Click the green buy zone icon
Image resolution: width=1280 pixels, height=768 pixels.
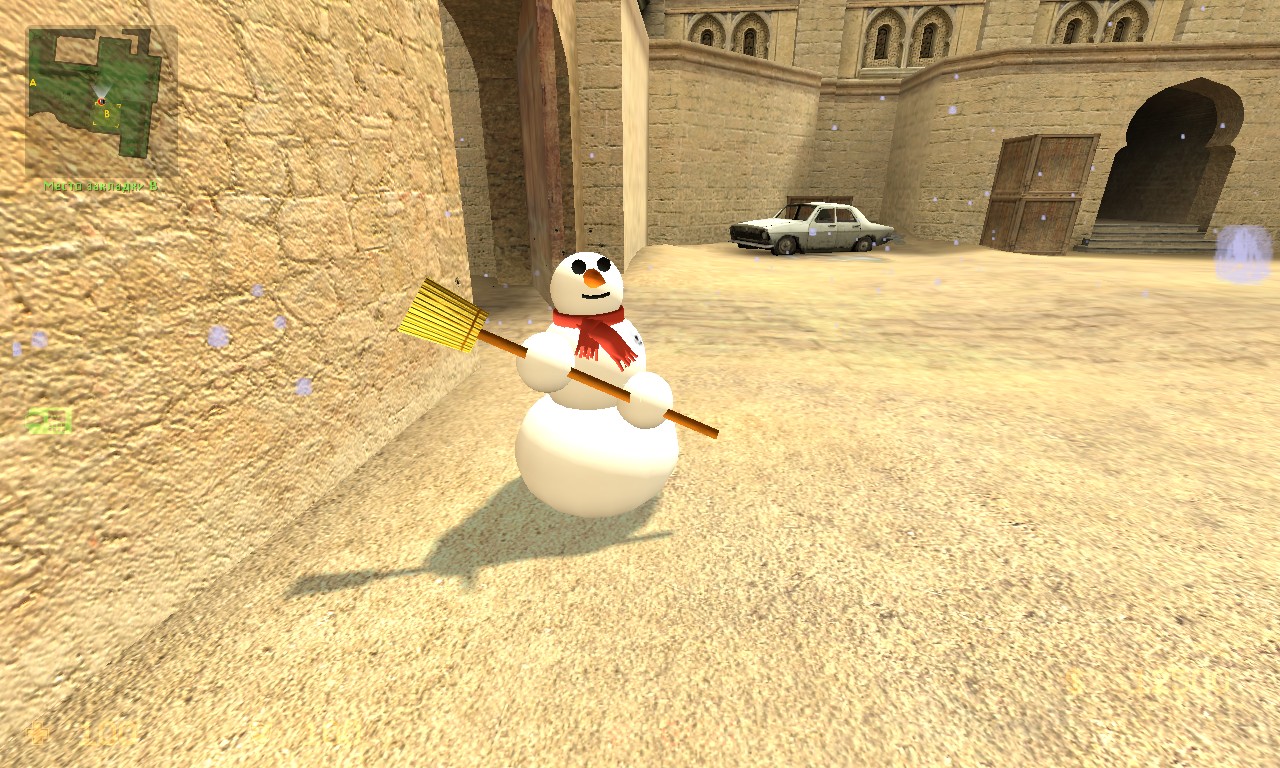pyautogui.click(x=49, y=421)
